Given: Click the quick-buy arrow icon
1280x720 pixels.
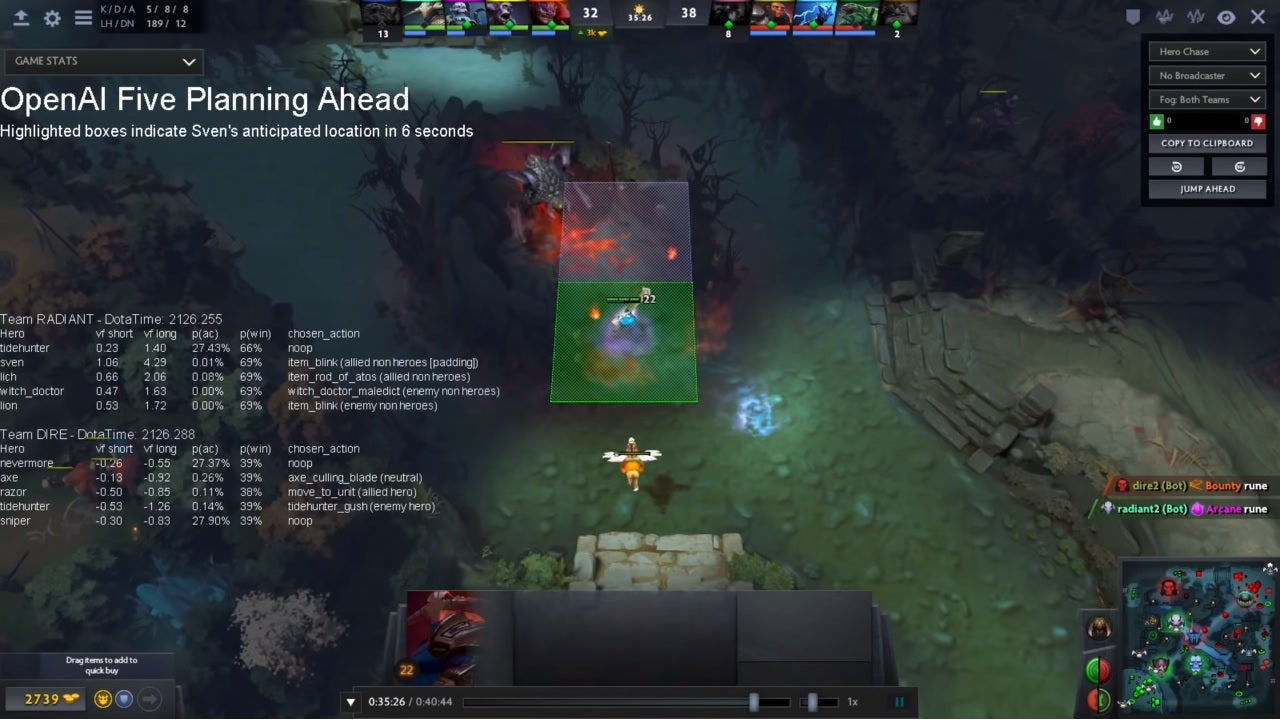Looking at the screenshot, I should click(x=149, y=699).
